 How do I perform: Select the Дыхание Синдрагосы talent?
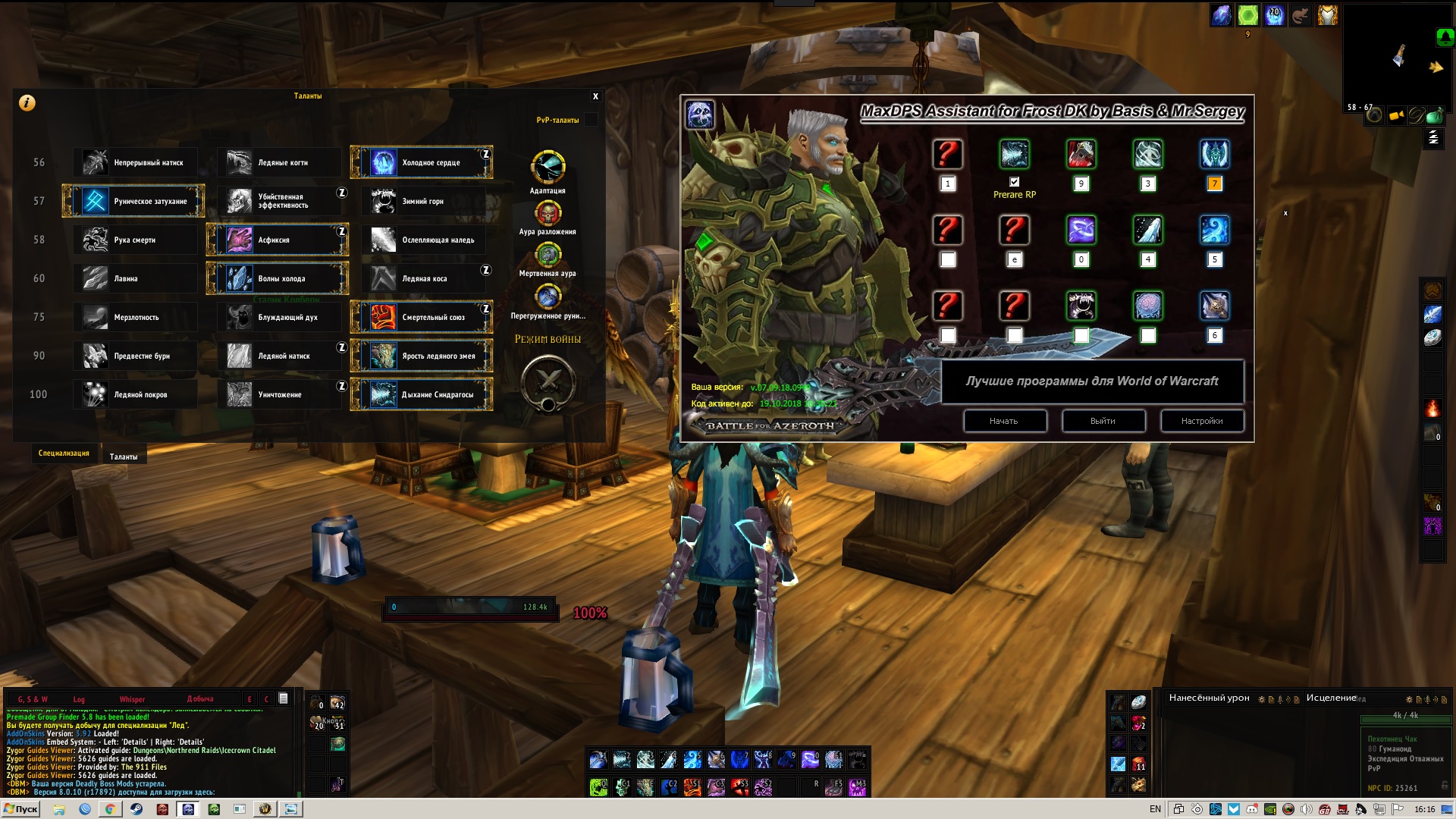pos(422,394)
